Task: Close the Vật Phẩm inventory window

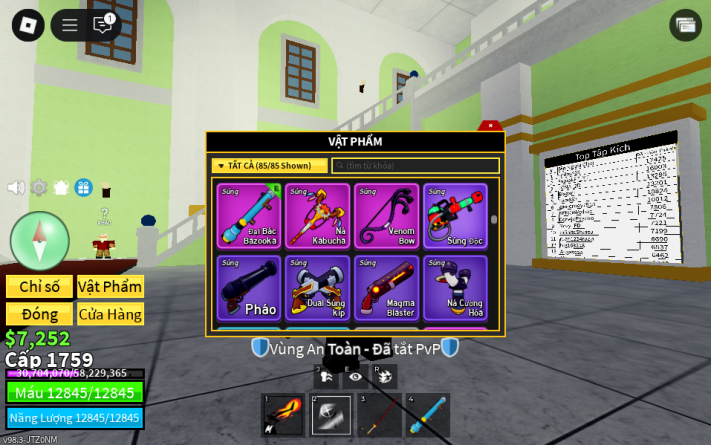Action: tap(490, 126)
